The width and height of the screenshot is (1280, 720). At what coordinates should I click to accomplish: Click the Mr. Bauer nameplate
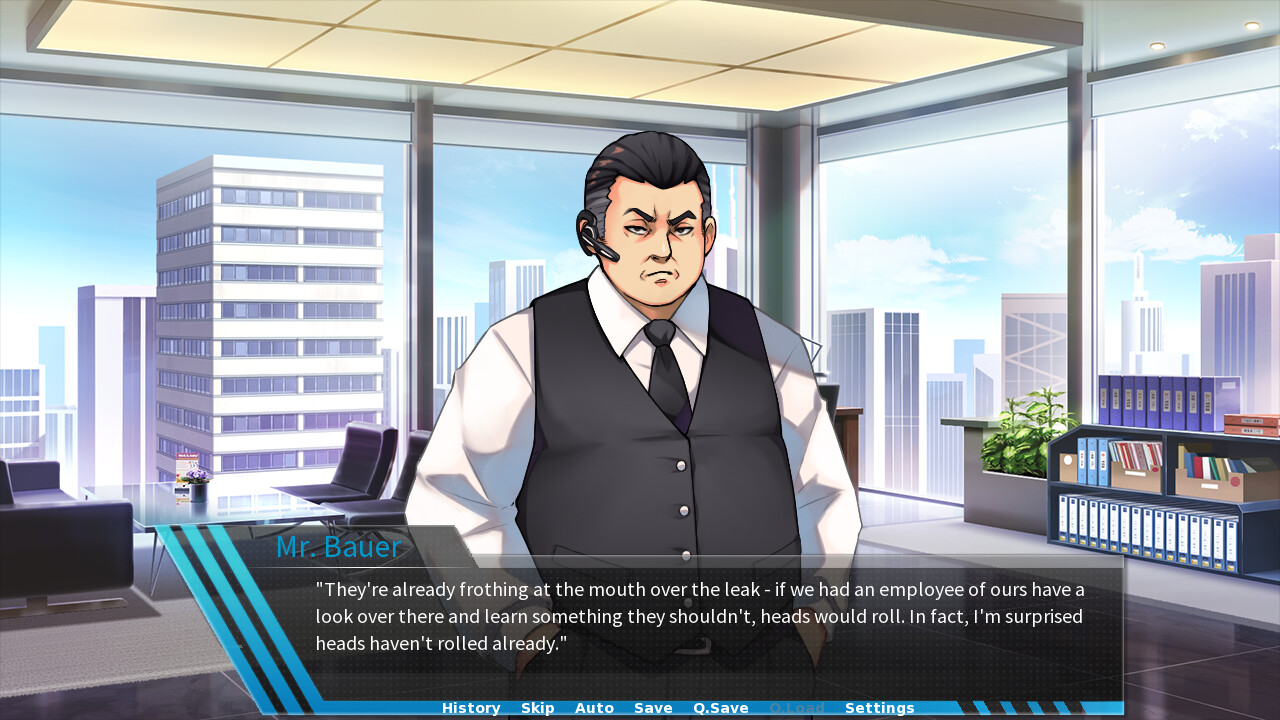click(338, 547)
